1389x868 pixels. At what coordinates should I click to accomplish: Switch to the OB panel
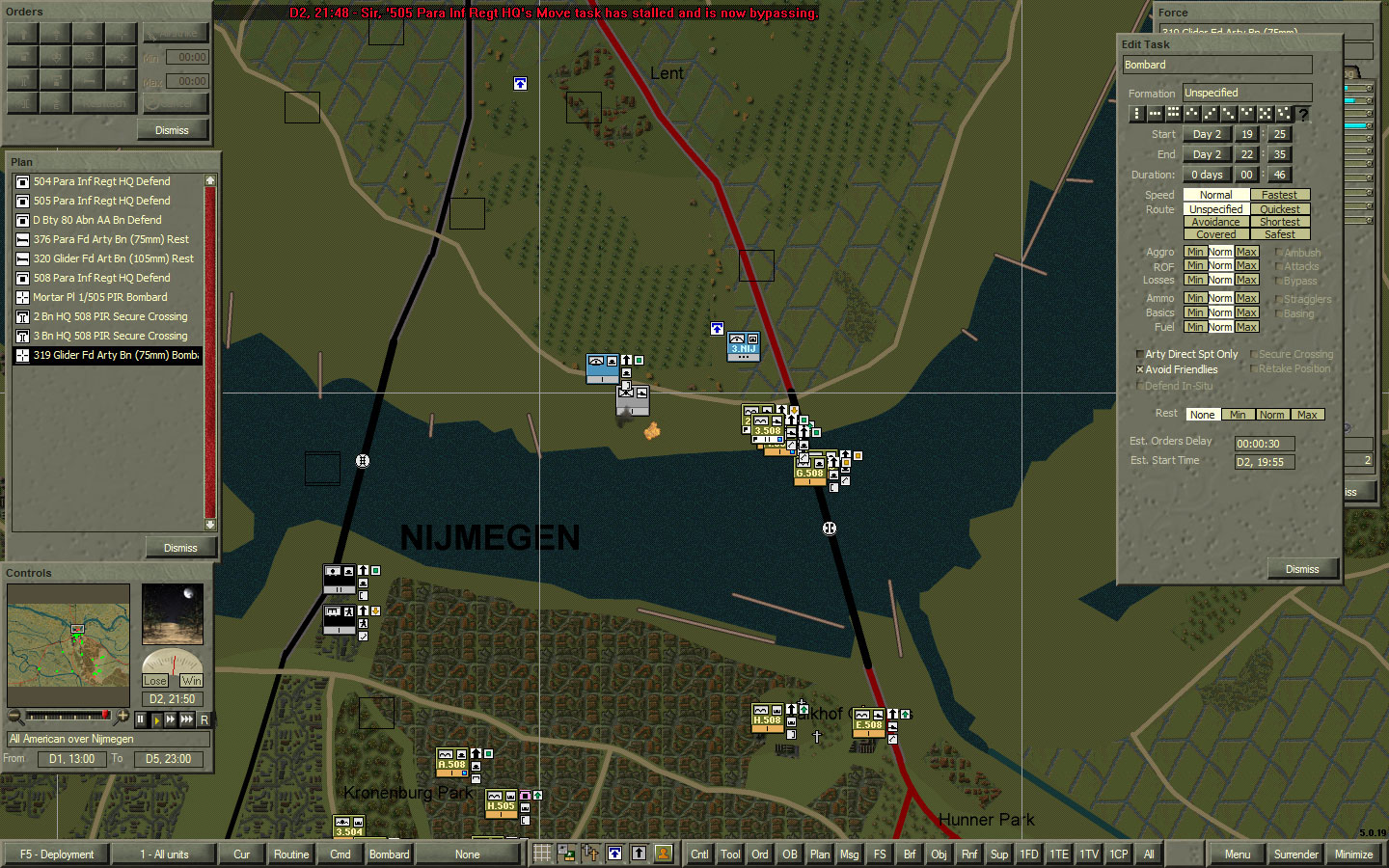(x=790, y=854)
